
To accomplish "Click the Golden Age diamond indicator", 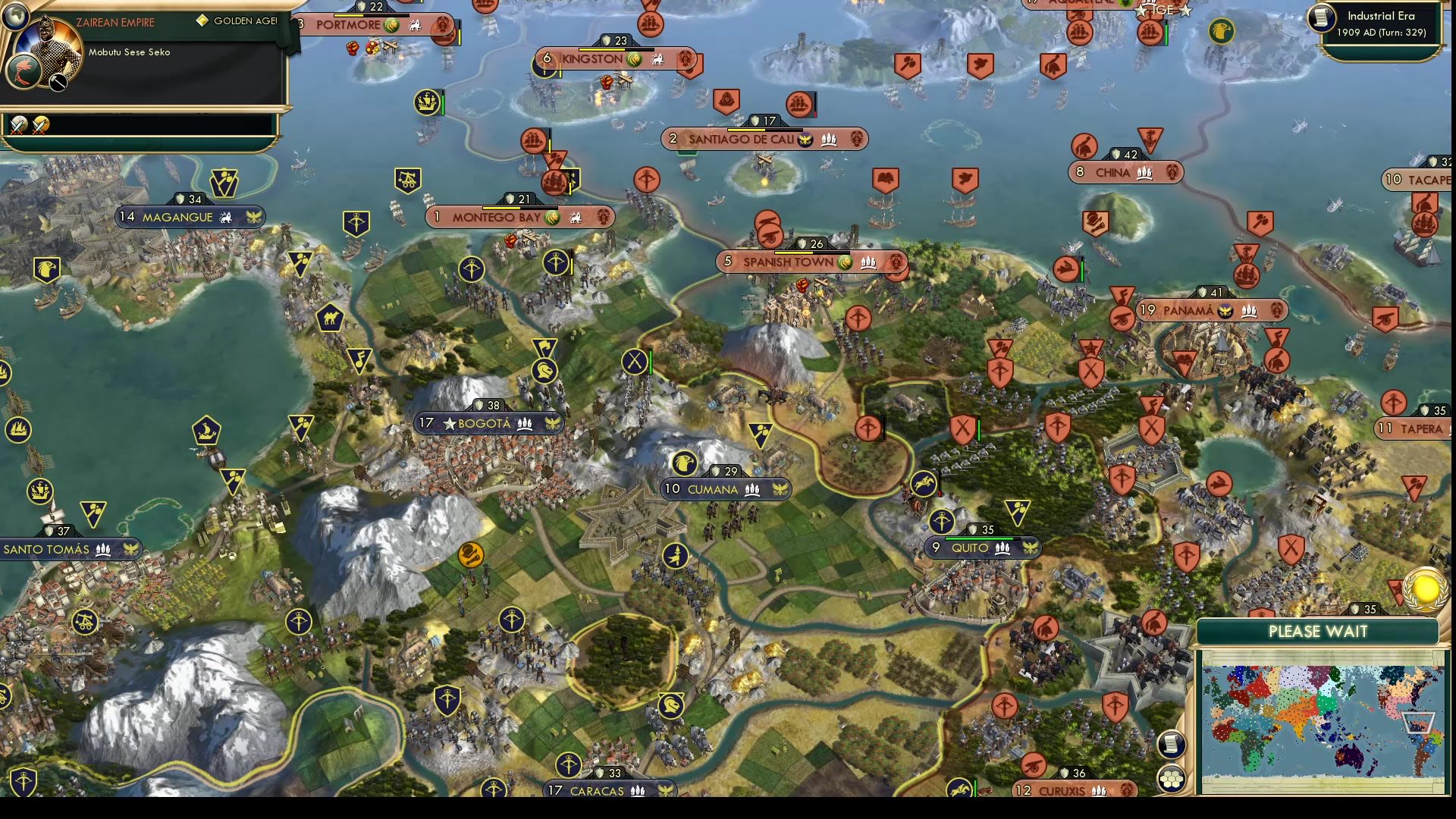I will click(x=202, y=21).
